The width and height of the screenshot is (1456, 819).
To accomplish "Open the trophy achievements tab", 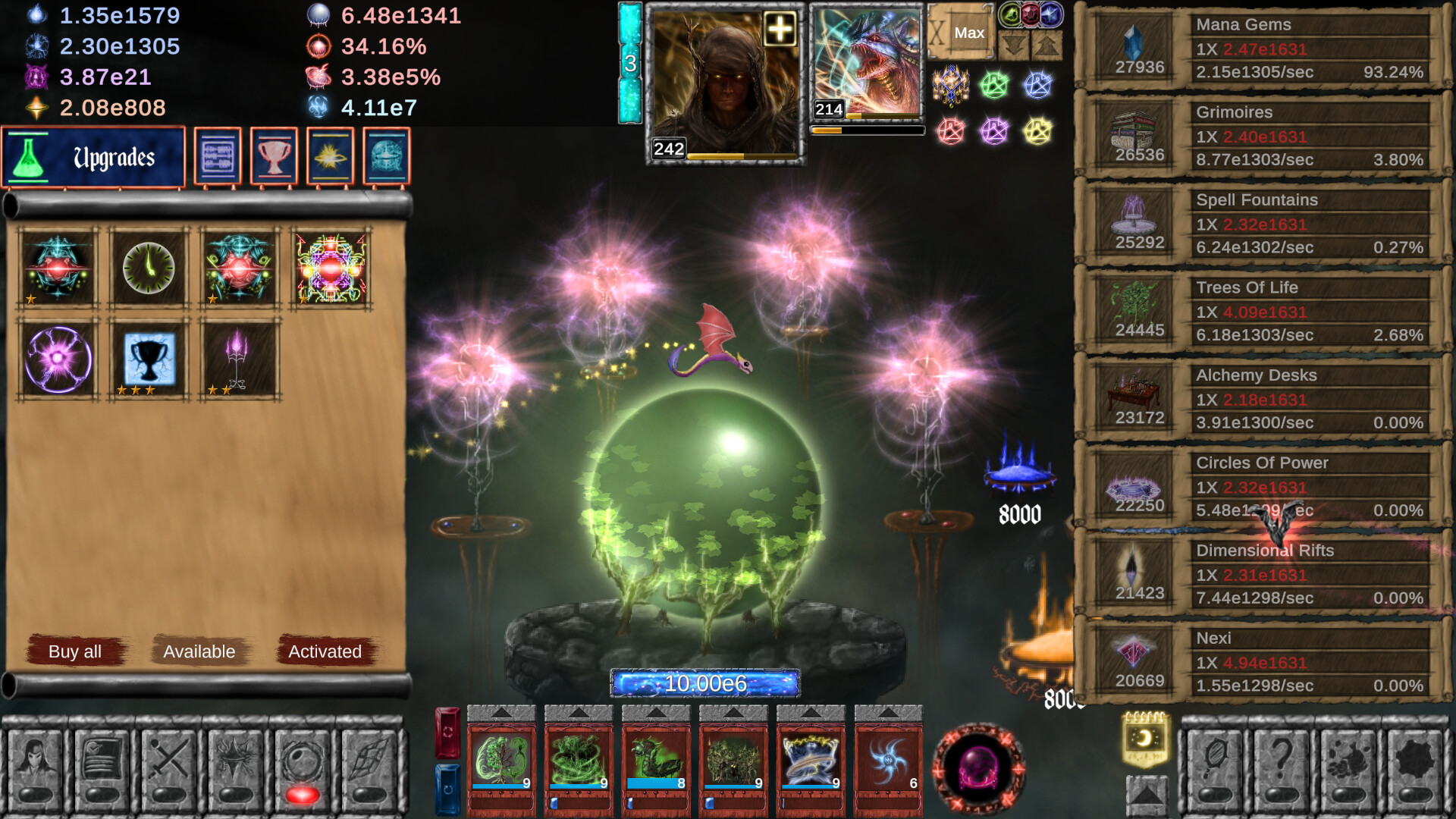I will [274, 157].
